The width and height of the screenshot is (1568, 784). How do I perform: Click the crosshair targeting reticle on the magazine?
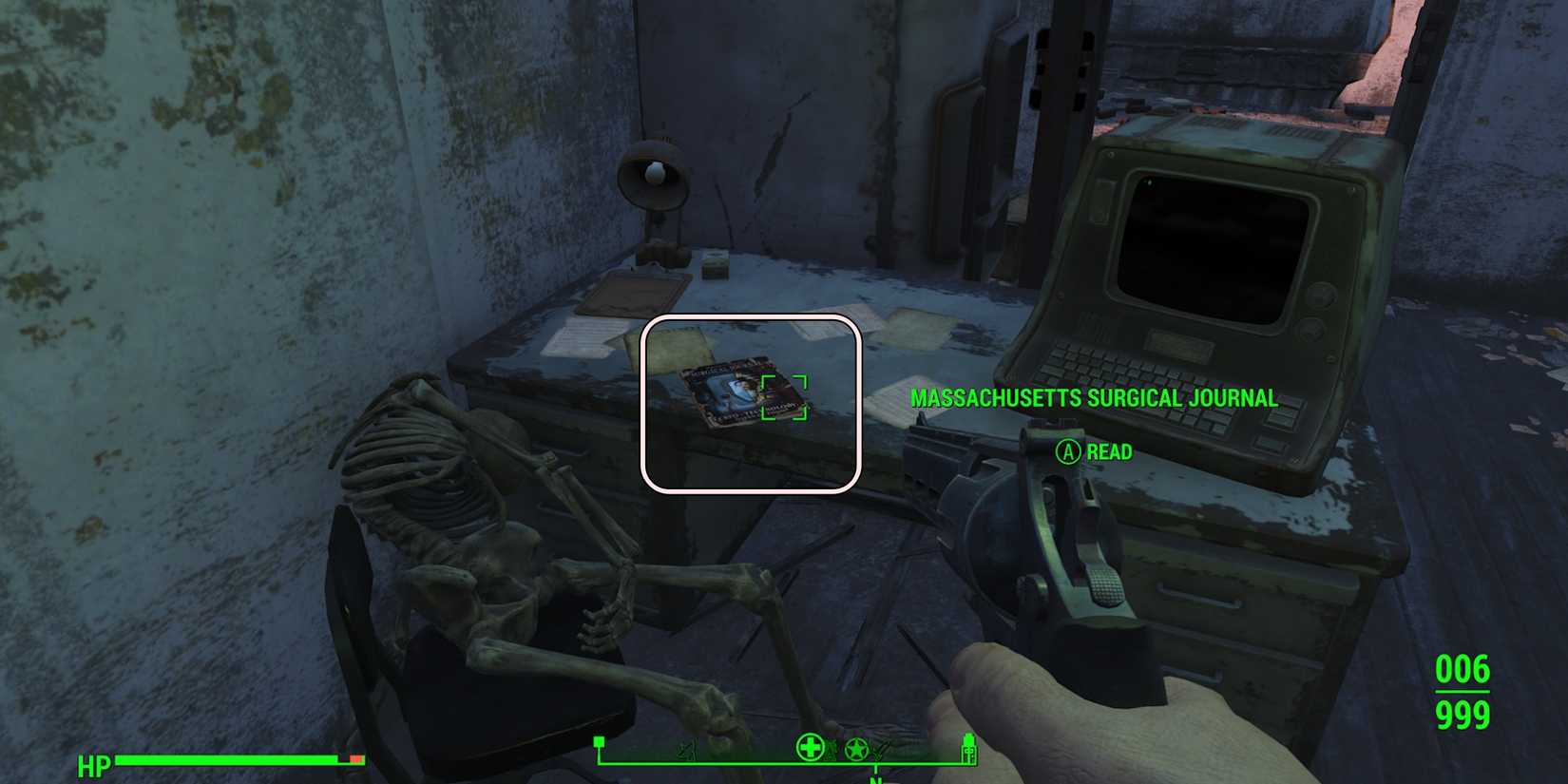(x=785, y=398)
